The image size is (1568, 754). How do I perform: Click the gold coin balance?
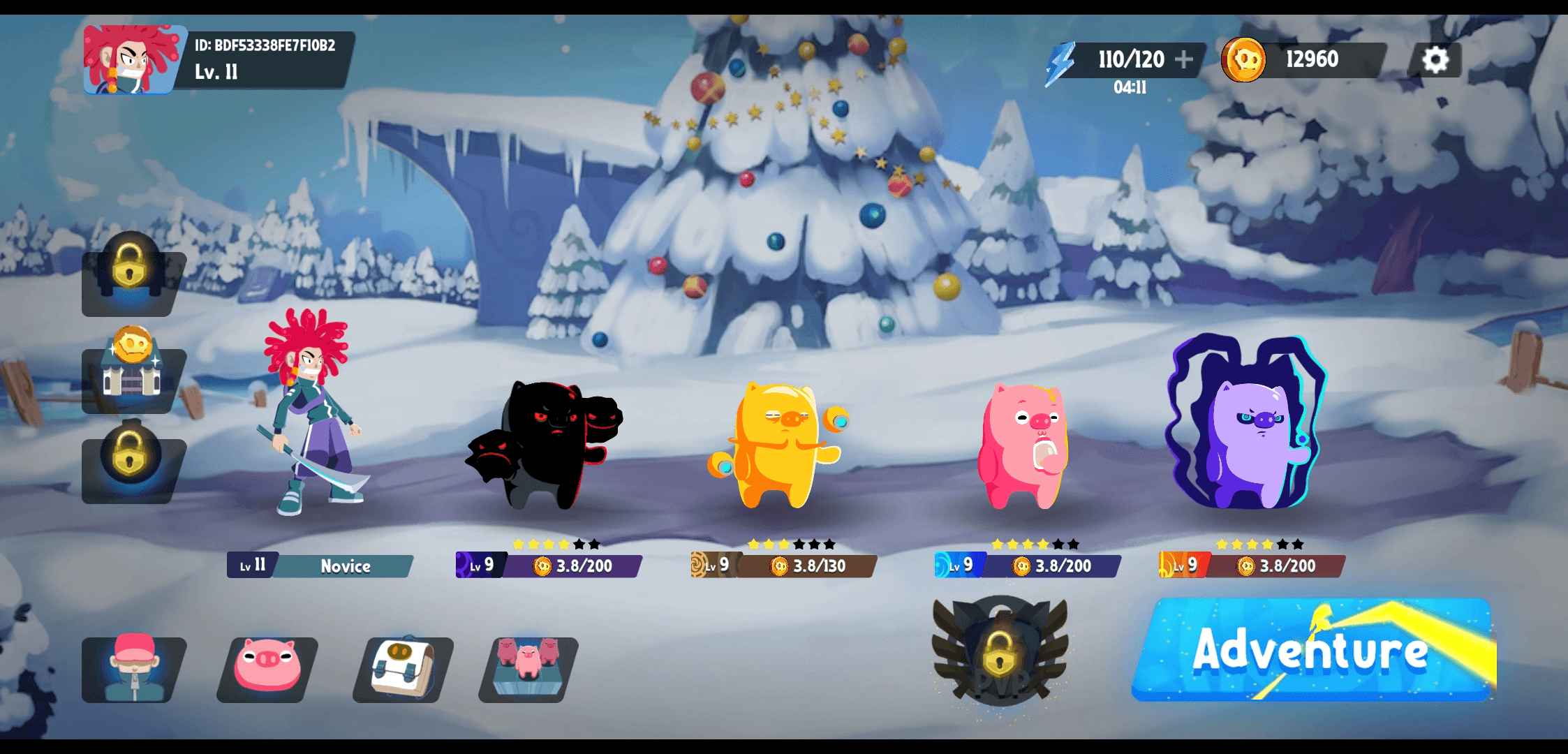pos(1303,60)
